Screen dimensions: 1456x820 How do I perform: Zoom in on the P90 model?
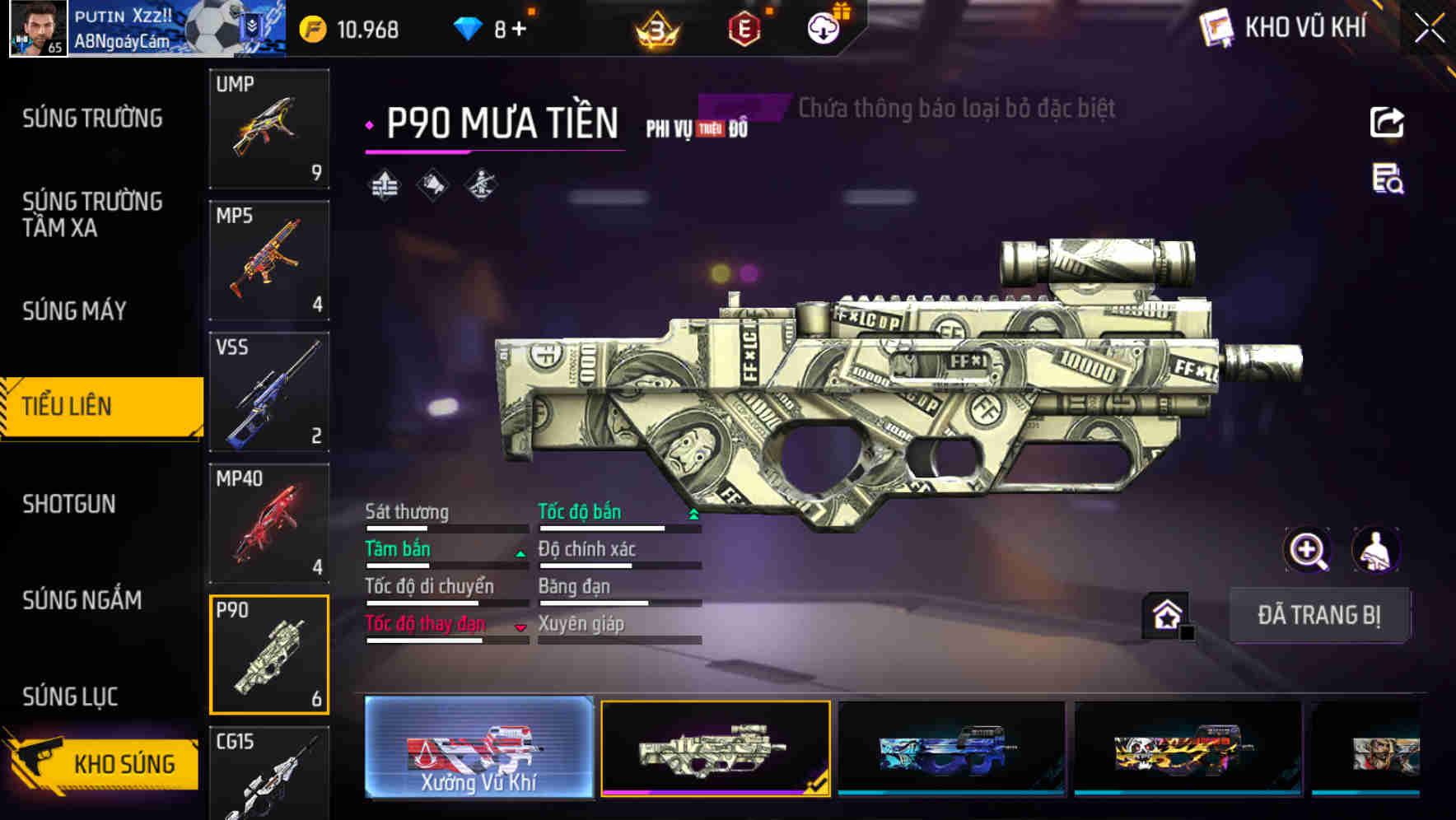[x=1308, y=550]
